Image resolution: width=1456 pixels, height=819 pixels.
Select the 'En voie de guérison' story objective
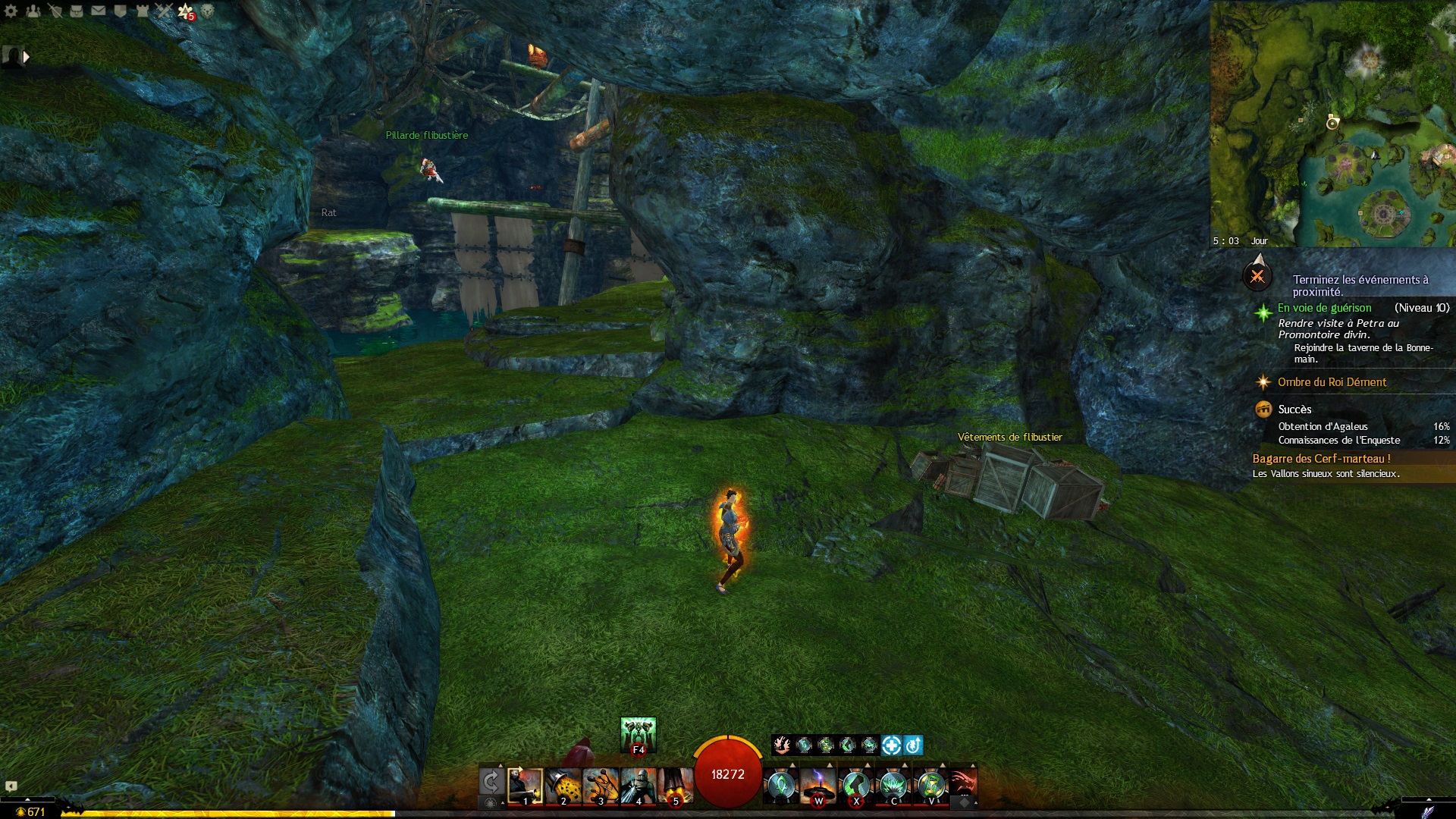1324,308
